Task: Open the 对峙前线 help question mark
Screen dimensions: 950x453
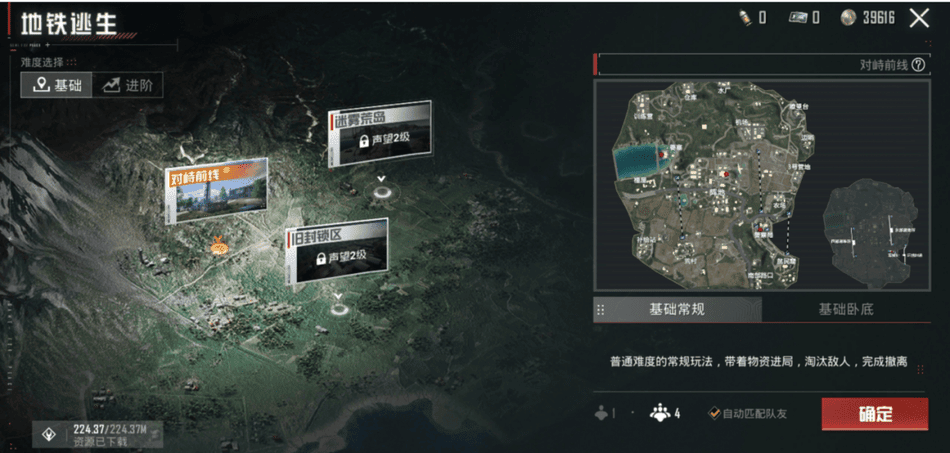Action: [x=918, y=64]
